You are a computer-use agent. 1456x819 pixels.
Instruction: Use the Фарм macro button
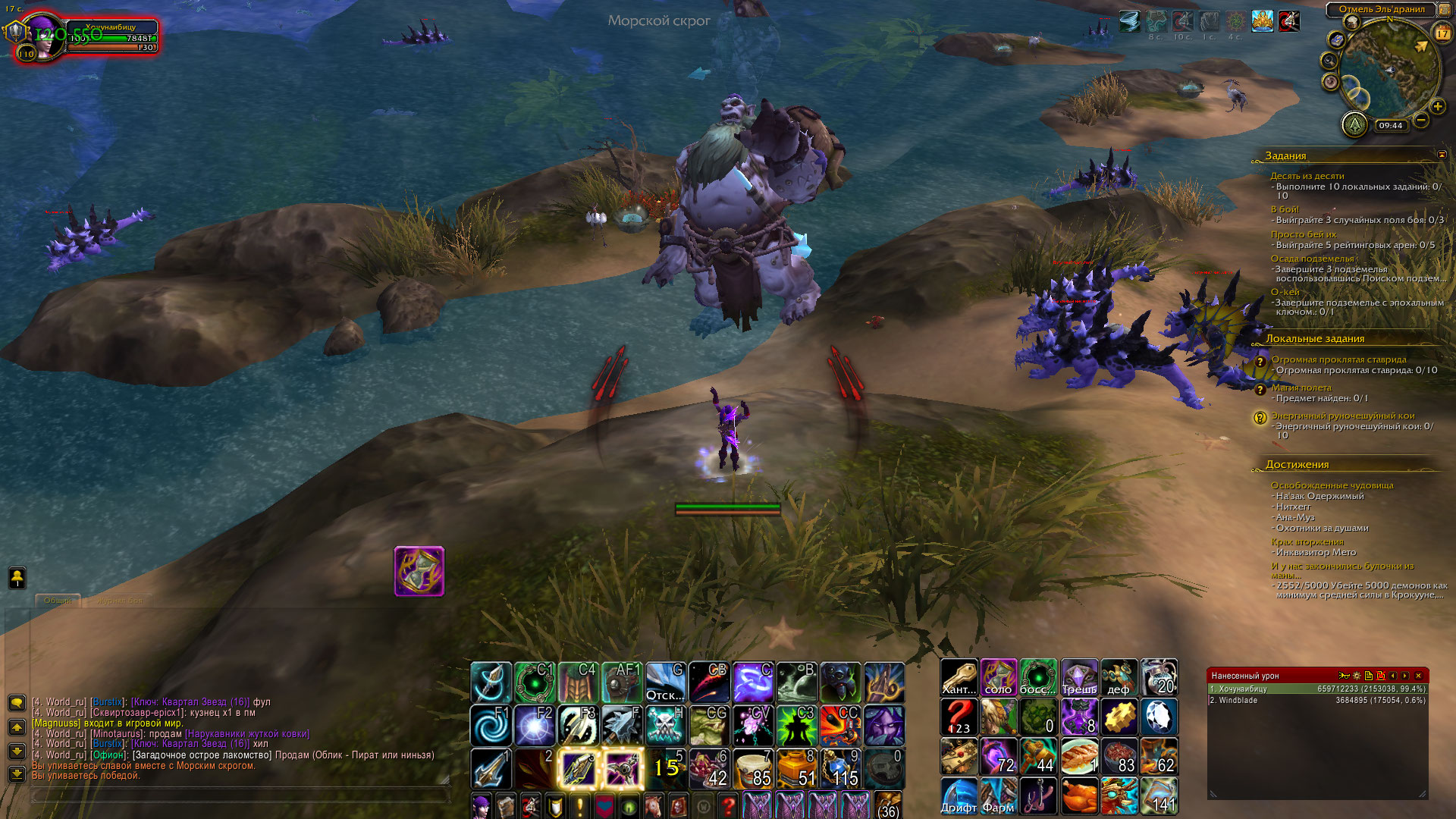pyautogui.click(x=999, y=796)
